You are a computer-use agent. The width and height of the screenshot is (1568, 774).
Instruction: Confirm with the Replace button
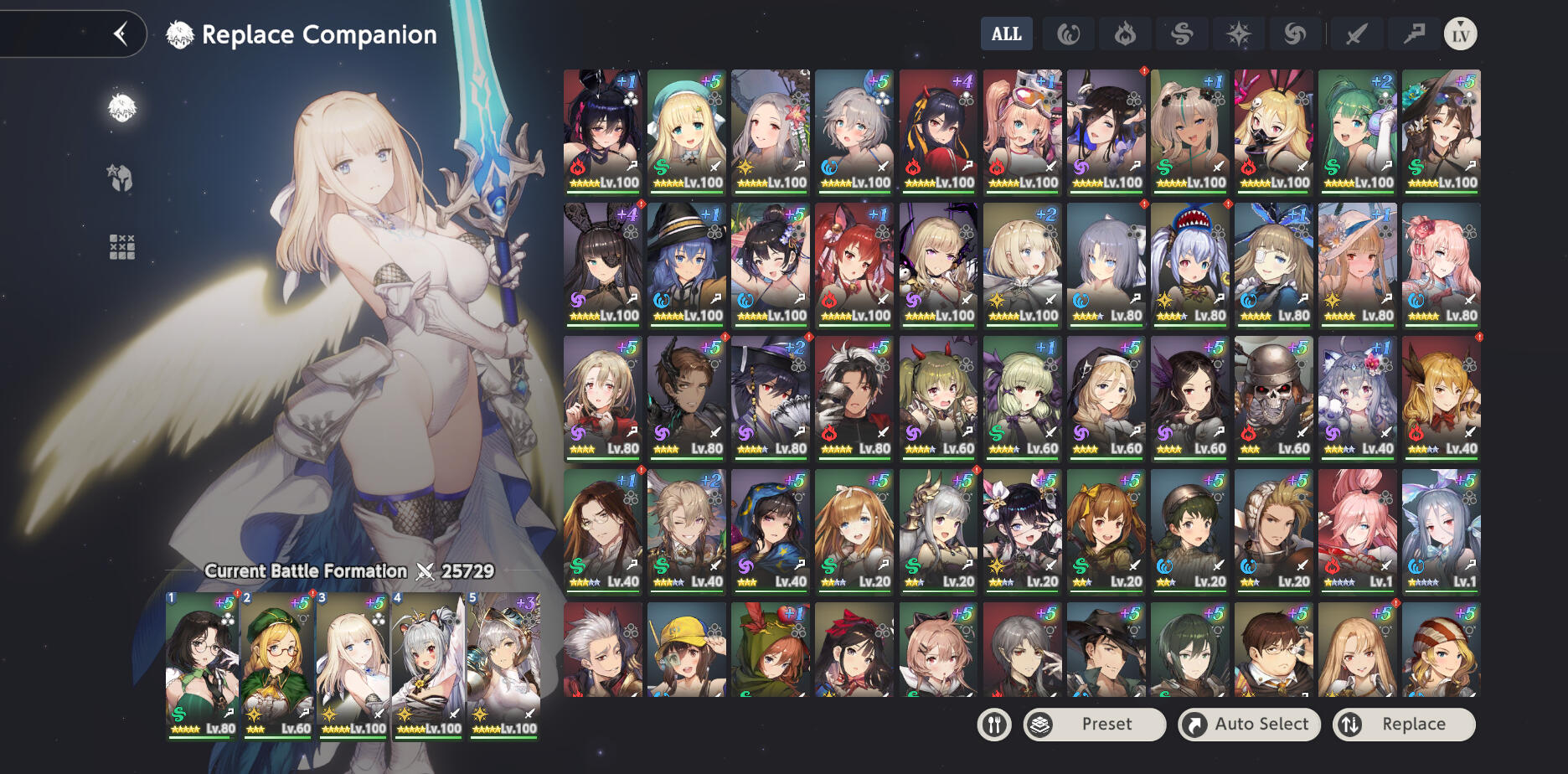(1403, 725)
